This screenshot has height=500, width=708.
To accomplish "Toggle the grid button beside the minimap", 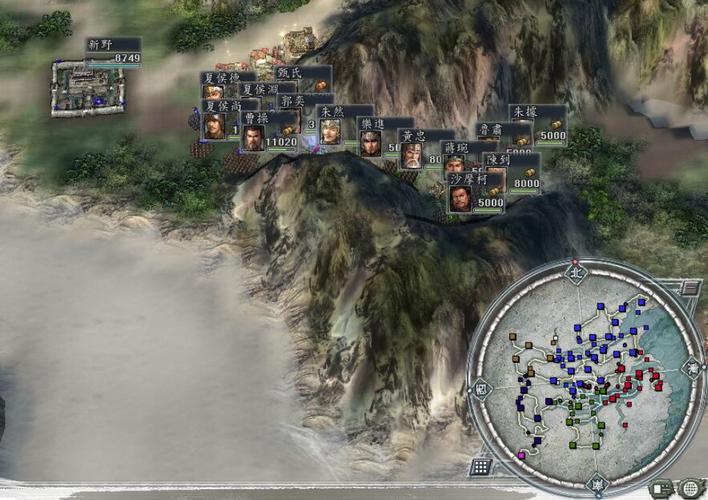I will click(x=481, y=466).
